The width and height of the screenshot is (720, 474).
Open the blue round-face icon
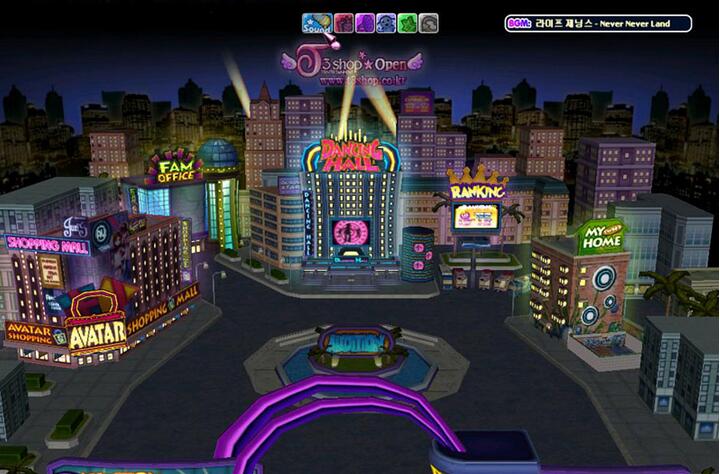[386, 23]
